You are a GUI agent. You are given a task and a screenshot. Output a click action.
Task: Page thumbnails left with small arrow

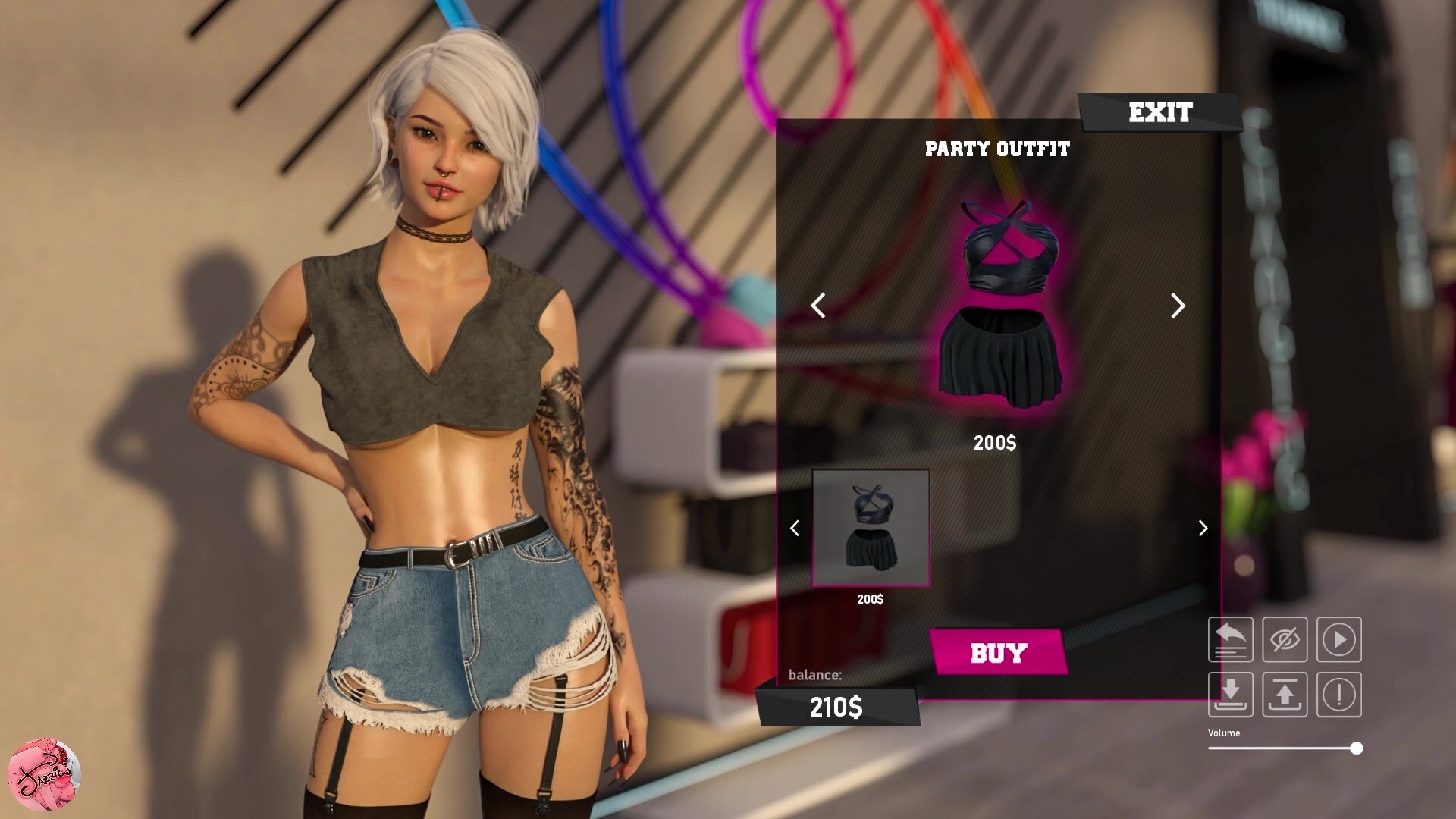pos(795,528)
